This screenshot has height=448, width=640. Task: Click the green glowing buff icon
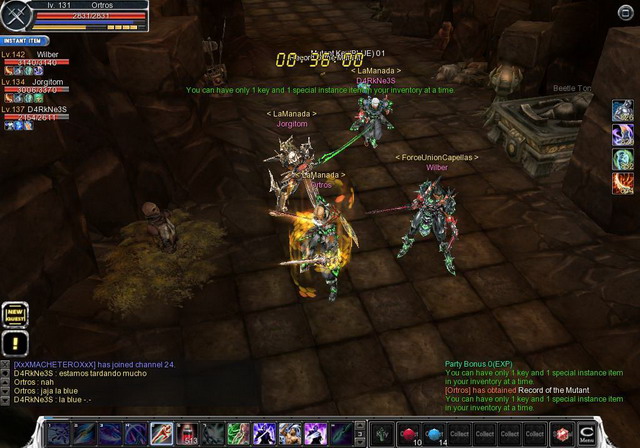click(623, 158)
